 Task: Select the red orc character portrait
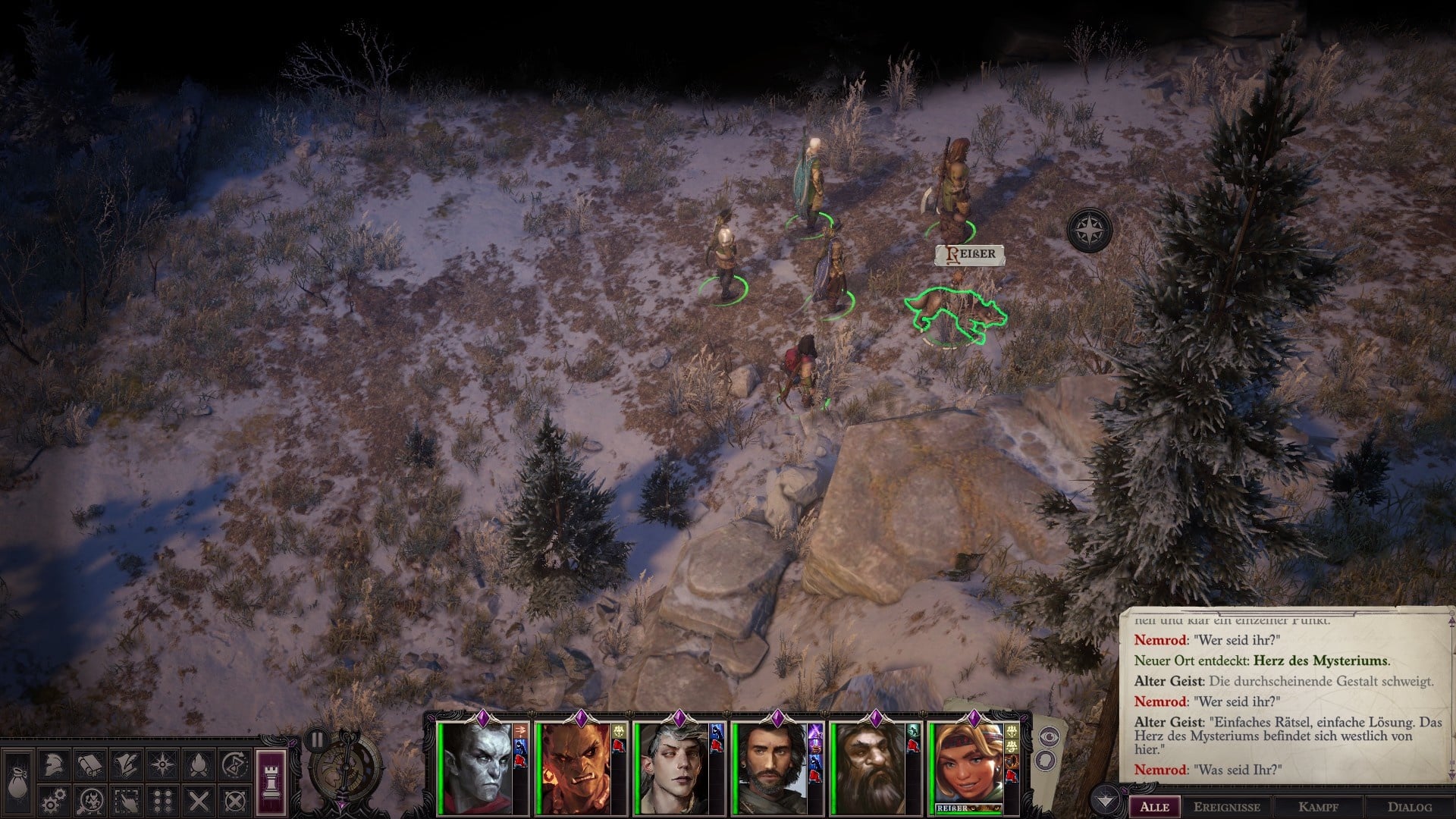pos(574,766)
